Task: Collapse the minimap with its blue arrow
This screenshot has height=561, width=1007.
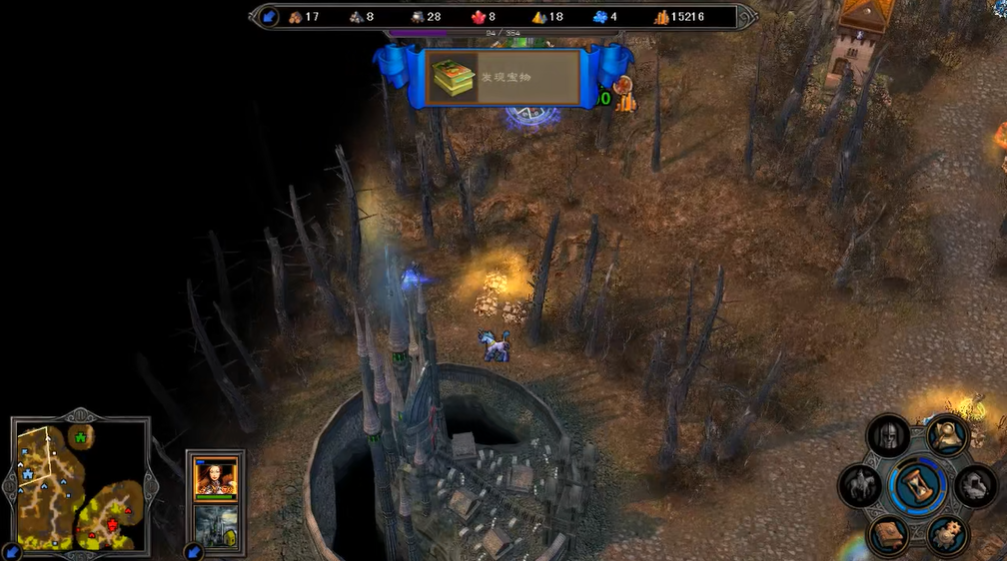Action: coord(11,551)
